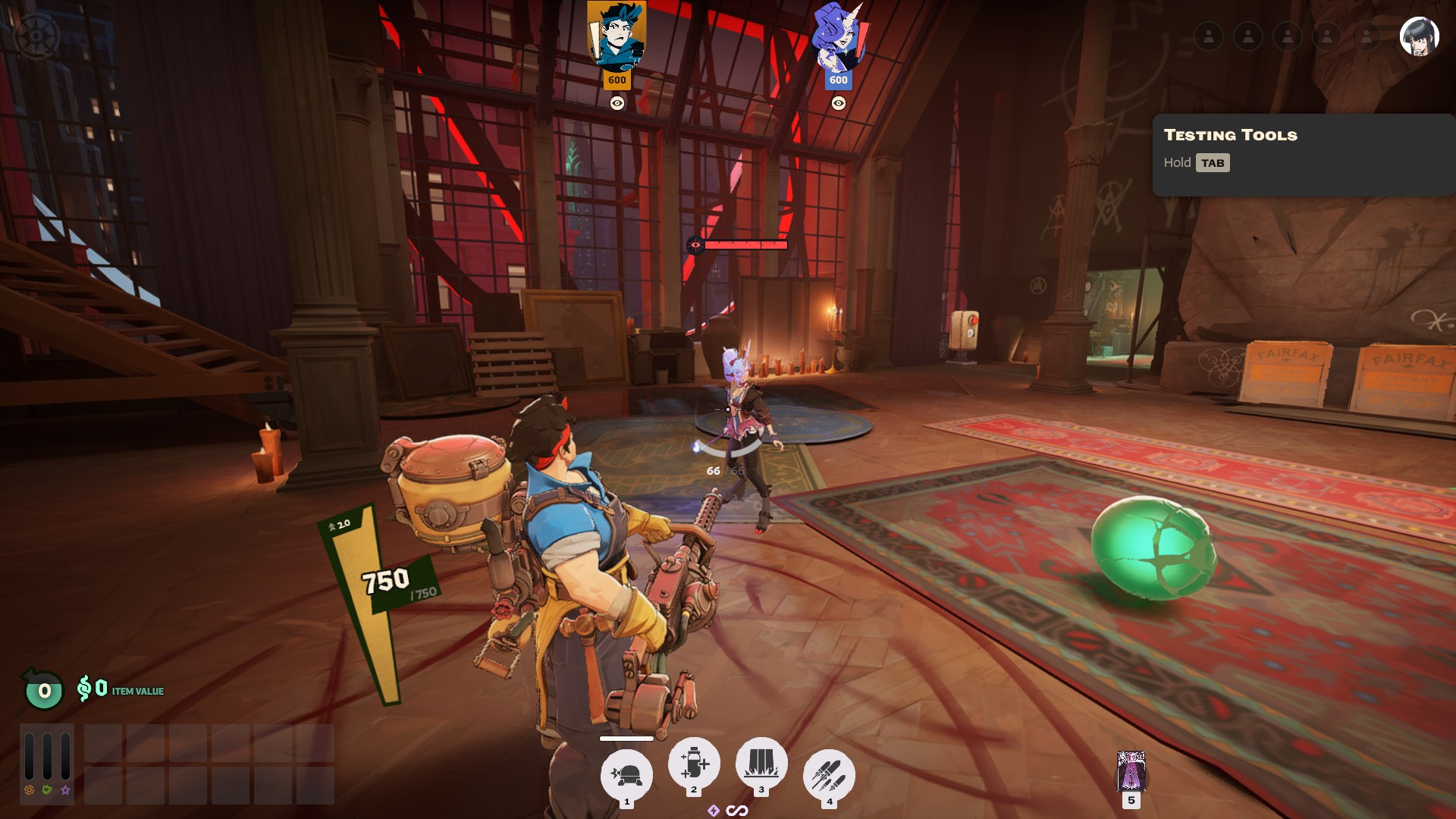
Task: Use the purple item in slot 5
Action: pyautogui.click(x=1131, y=773)
